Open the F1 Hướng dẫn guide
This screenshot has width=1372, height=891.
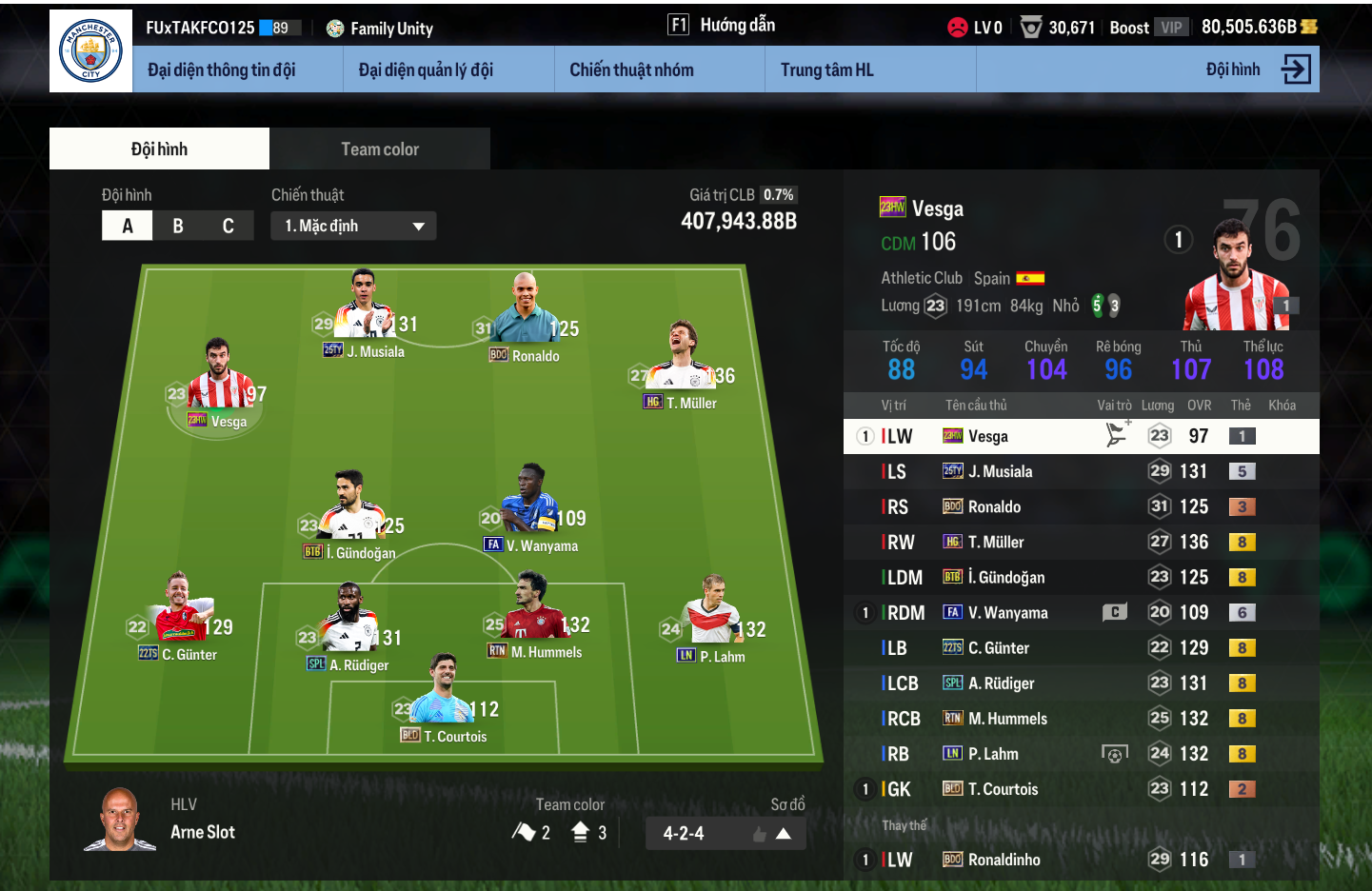(722, 26)
